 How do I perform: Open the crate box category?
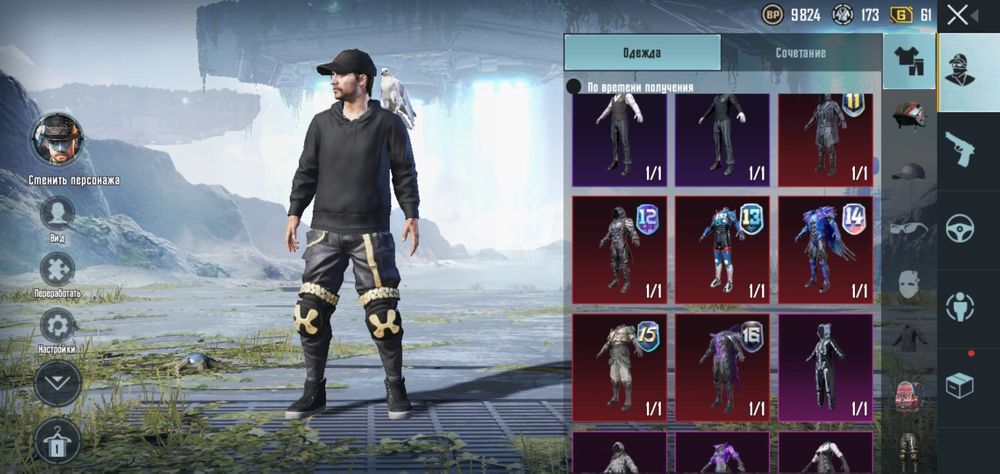point(960,385)
